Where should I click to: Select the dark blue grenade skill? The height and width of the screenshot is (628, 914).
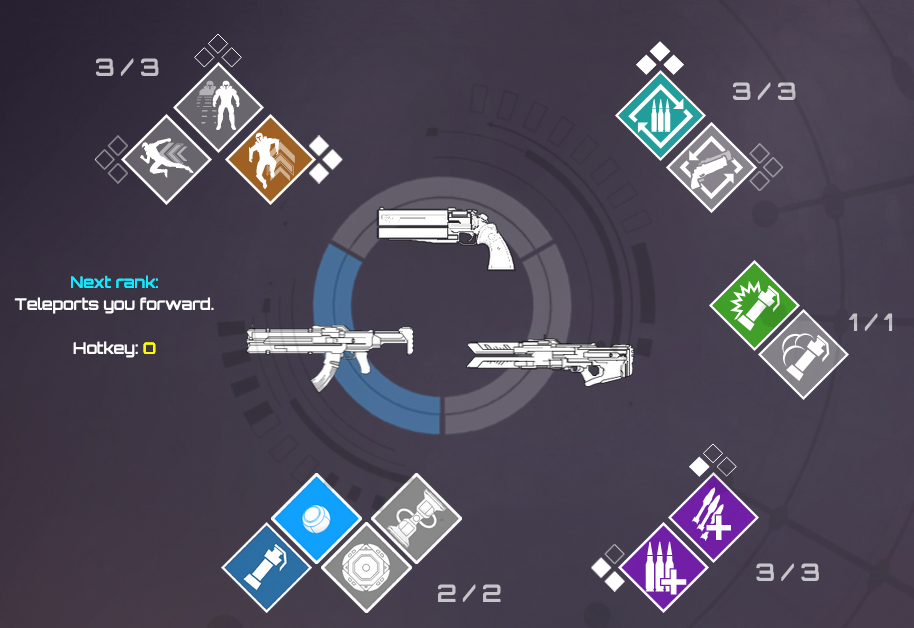click(x=266, y=567)
